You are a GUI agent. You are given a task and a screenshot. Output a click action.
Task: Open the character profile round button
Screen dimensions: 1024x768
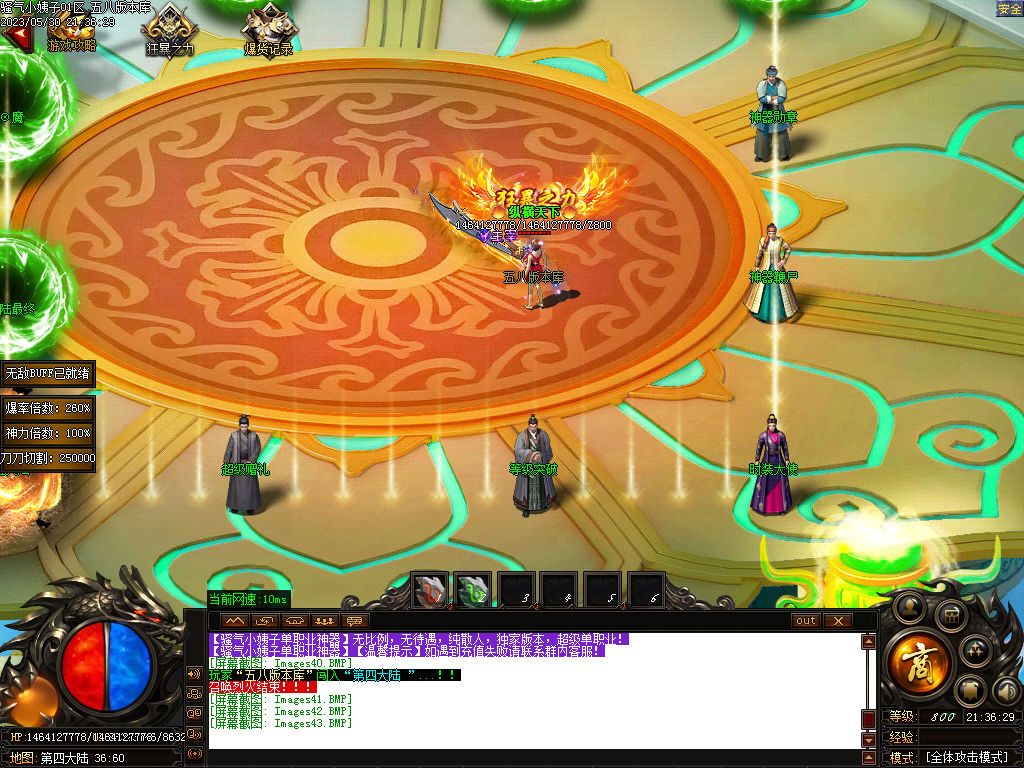pyautogui.click(x=909, y=605)
